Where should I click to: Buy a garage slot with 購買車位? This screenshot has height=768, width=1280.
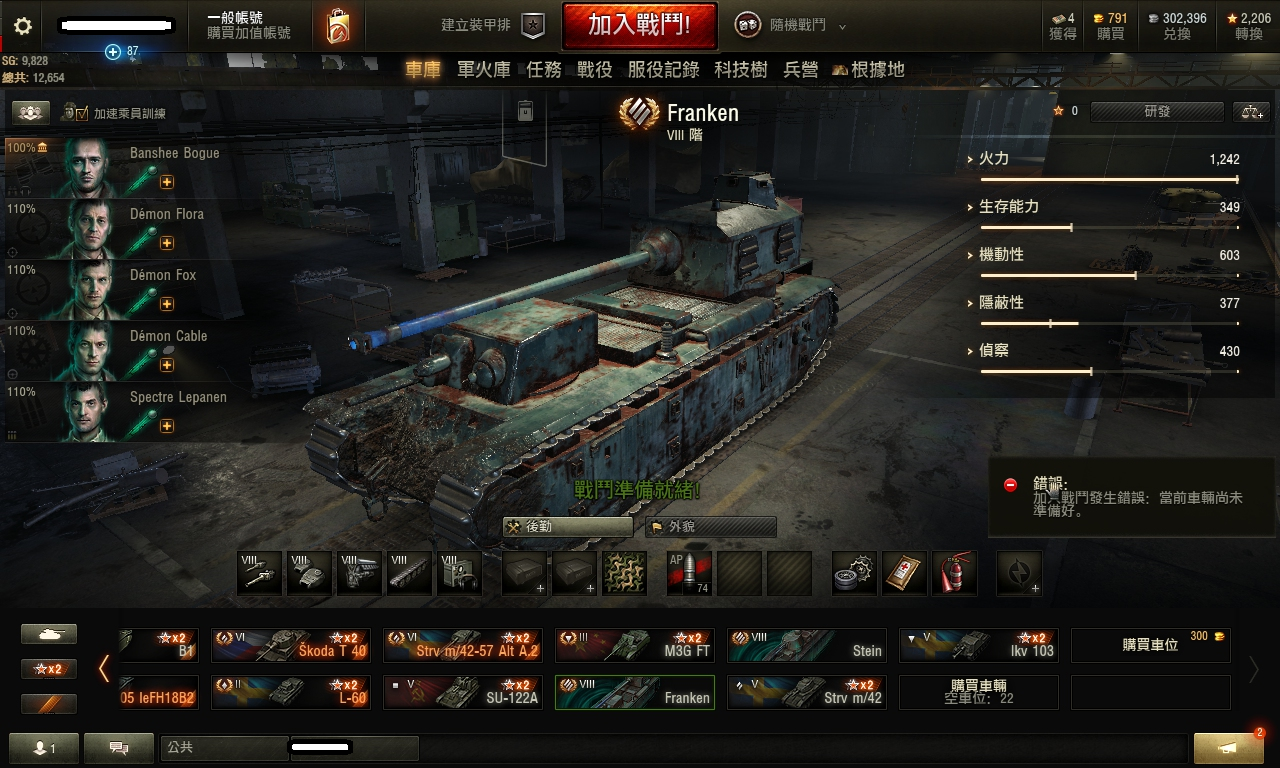1150,645
